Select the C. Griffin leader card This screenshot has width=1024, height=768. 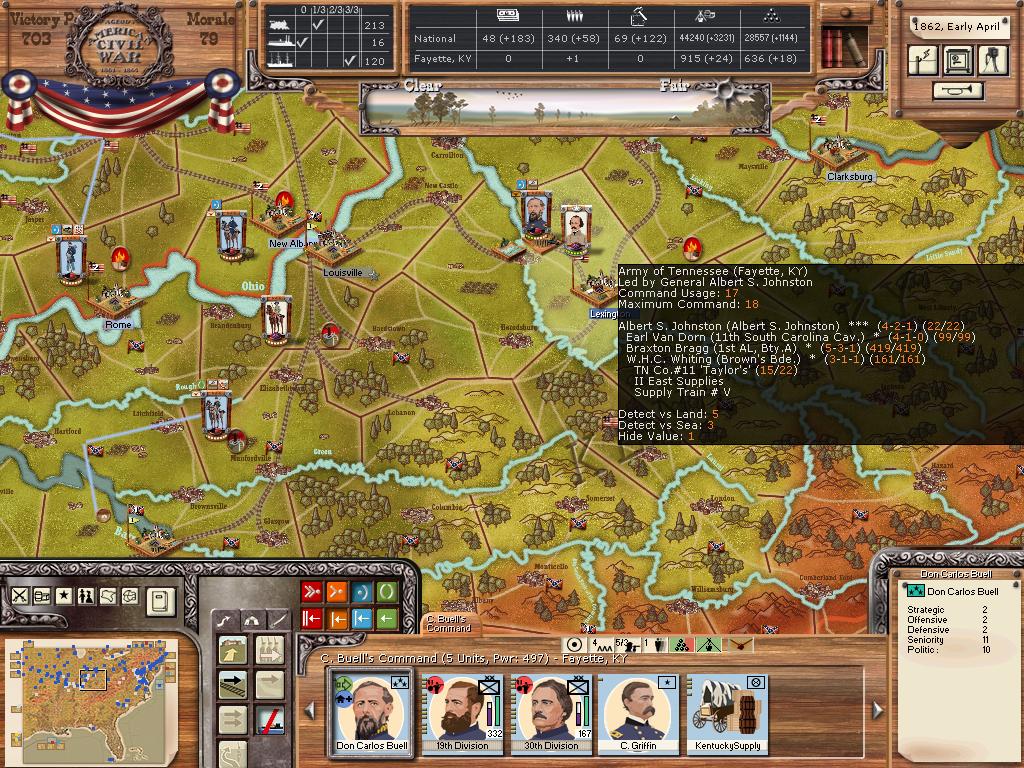click(637, 714)
